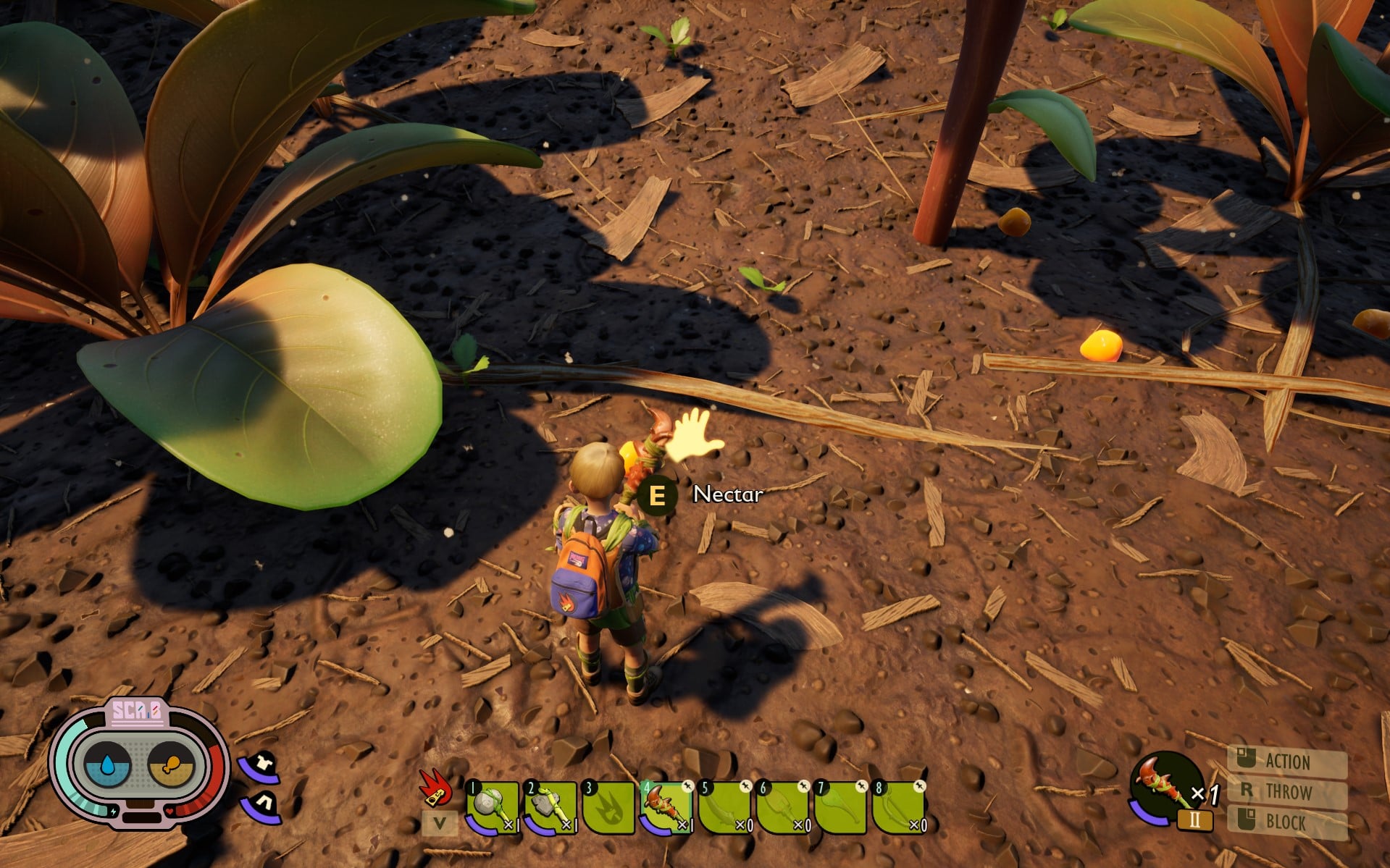The height and width of the screenshot is (868, 1390).
Task: Select pinned hotbar slot numbered 5
Action: tap(724, 806)
